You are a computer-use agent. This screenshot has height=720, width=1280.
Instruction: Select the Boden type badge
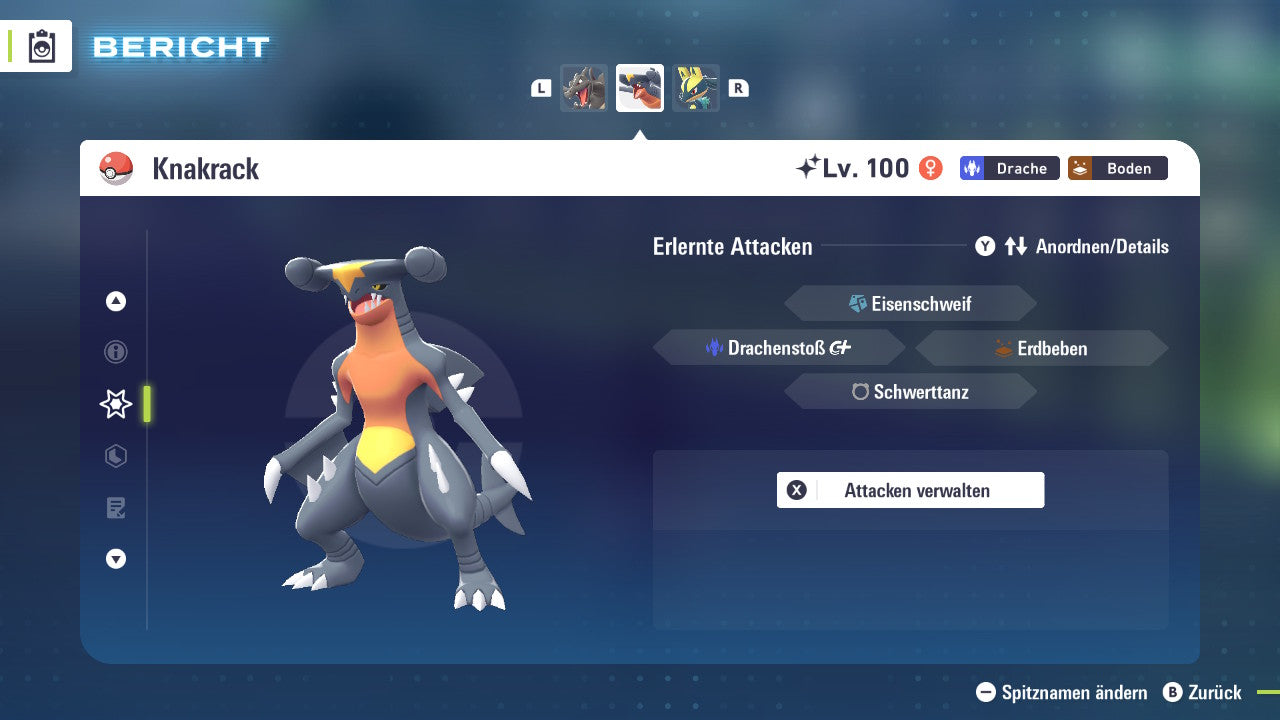1117,168
